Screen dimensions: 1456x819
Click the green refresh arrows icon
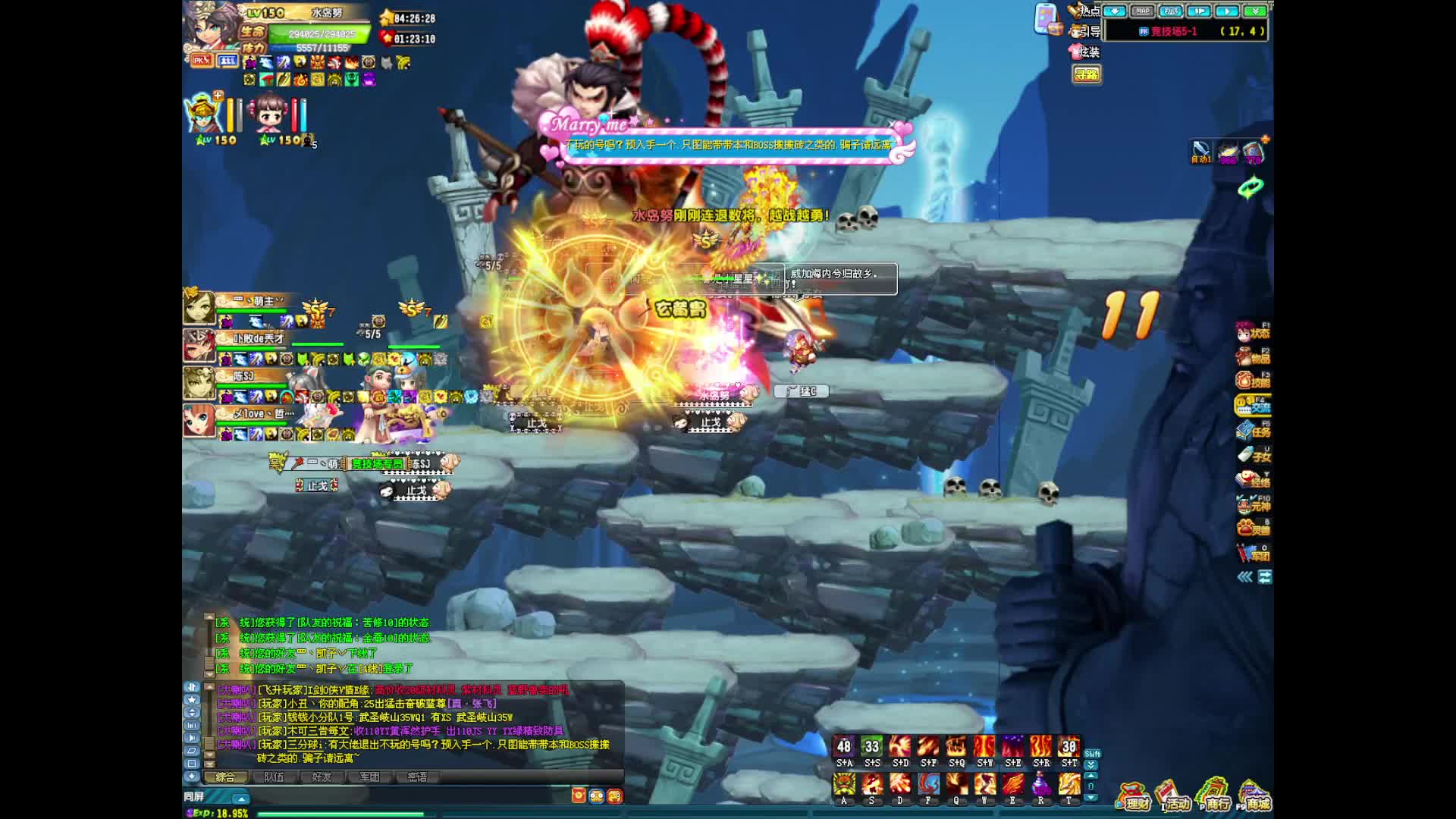(x=1250, y=187)
